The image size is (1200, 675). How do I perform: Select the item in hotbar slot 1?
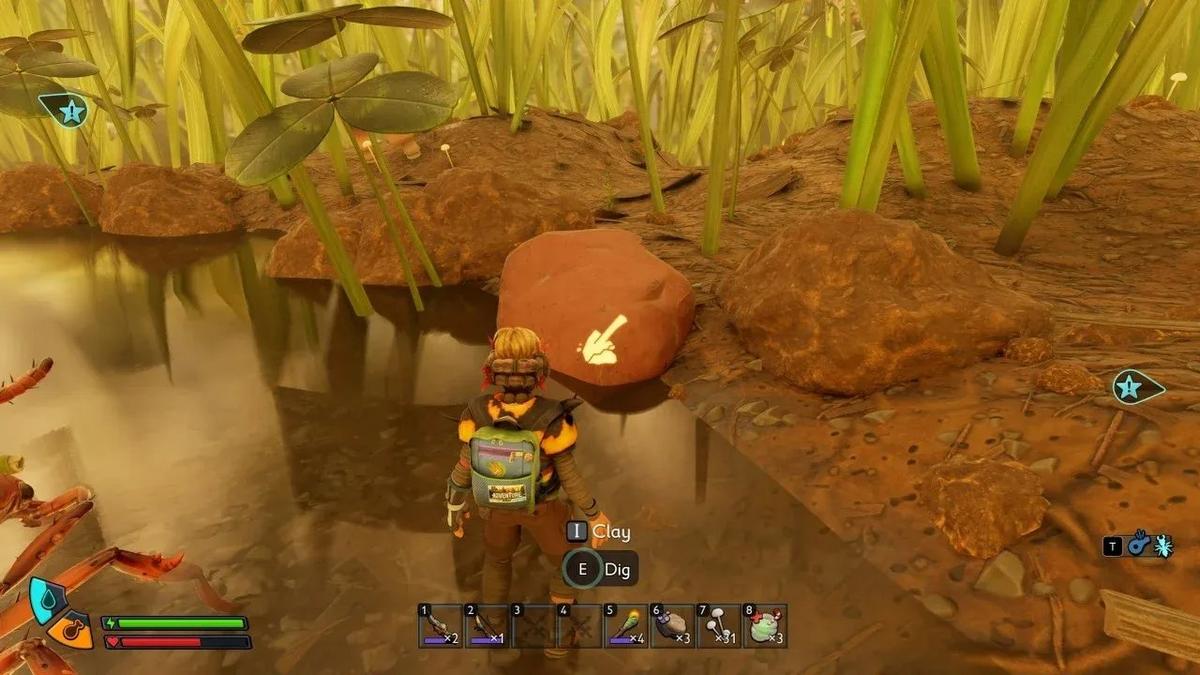(x=440, y=626)
